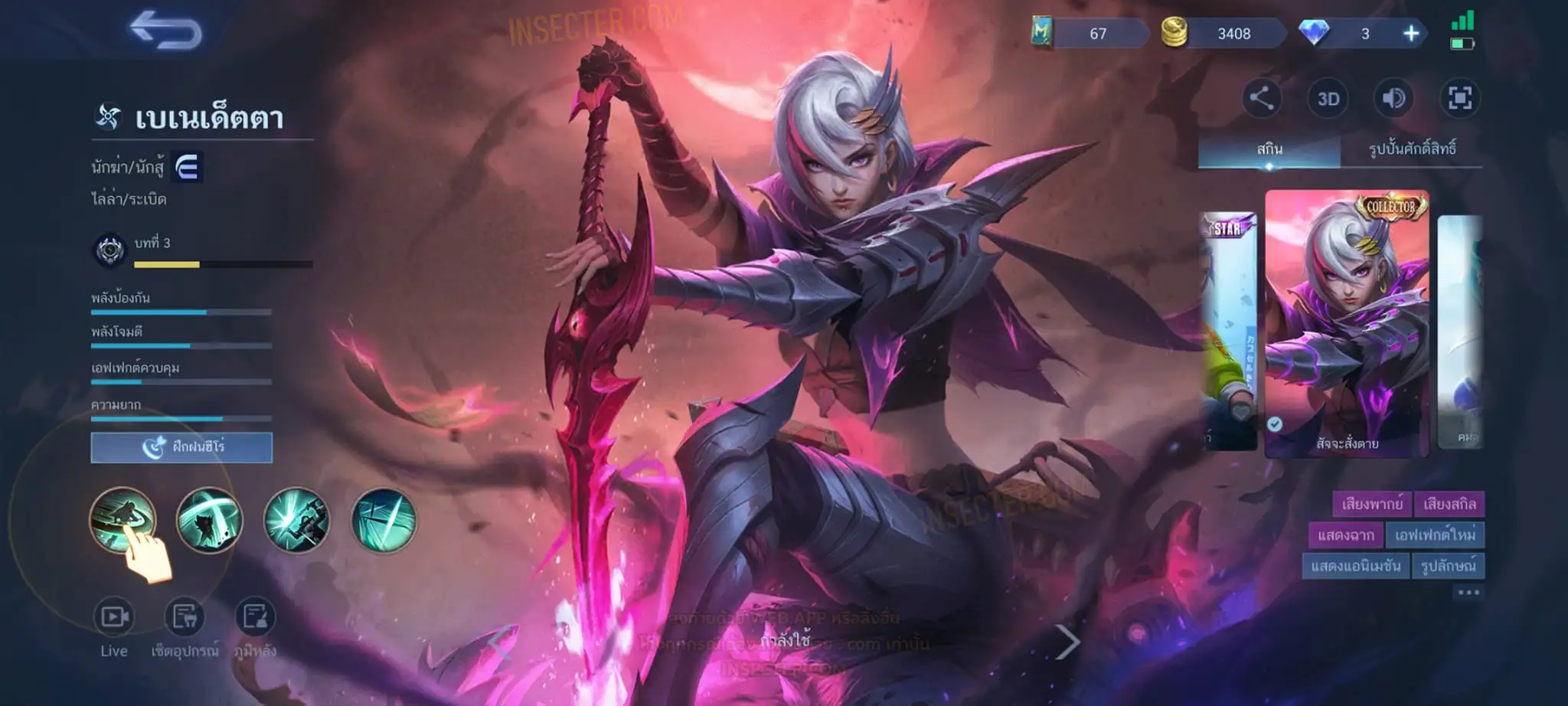
Task: Show the next skin with right arrow
Action: coord(1067,642)
